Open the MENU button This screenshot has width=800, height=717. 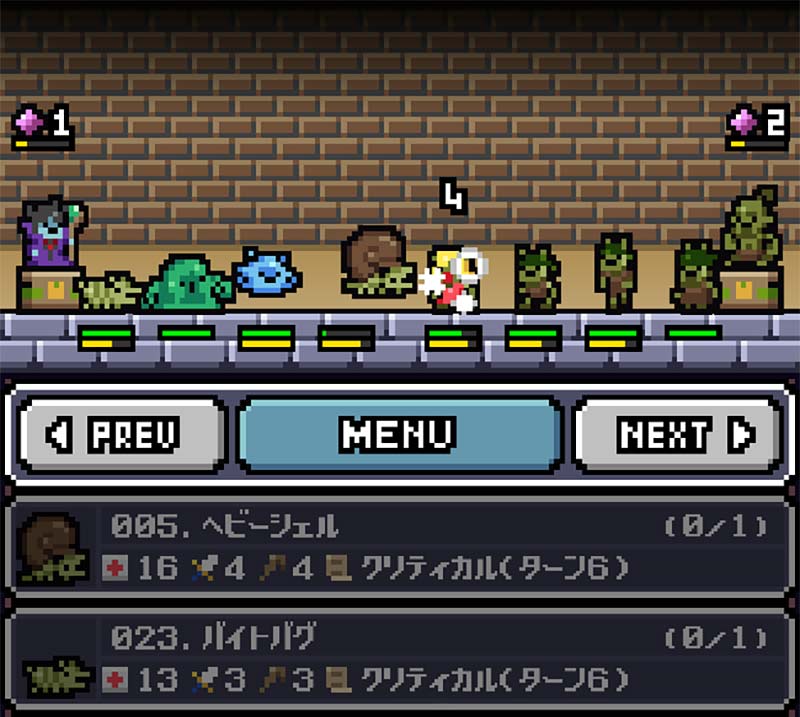[x=399, y=435]
